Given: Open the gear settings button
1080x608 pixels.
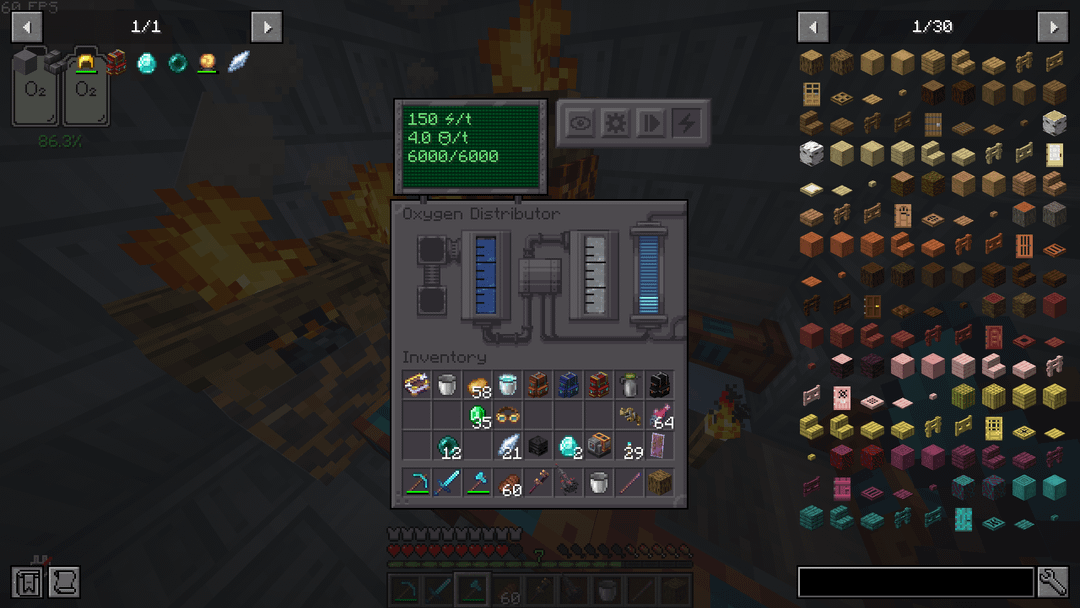Looking at the screenshot, I should [x=616, y=123].
